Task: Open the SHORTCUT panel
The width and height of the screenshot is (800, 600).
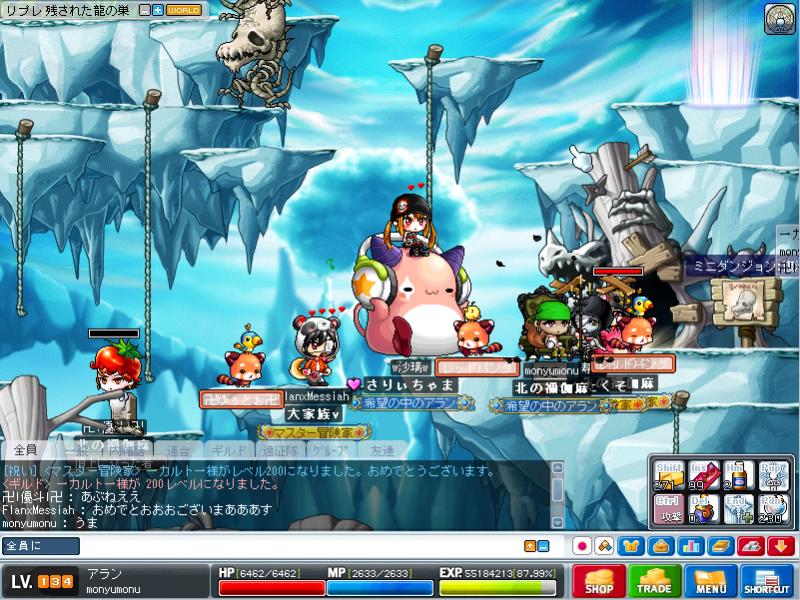Action: [x=767, y=581]
